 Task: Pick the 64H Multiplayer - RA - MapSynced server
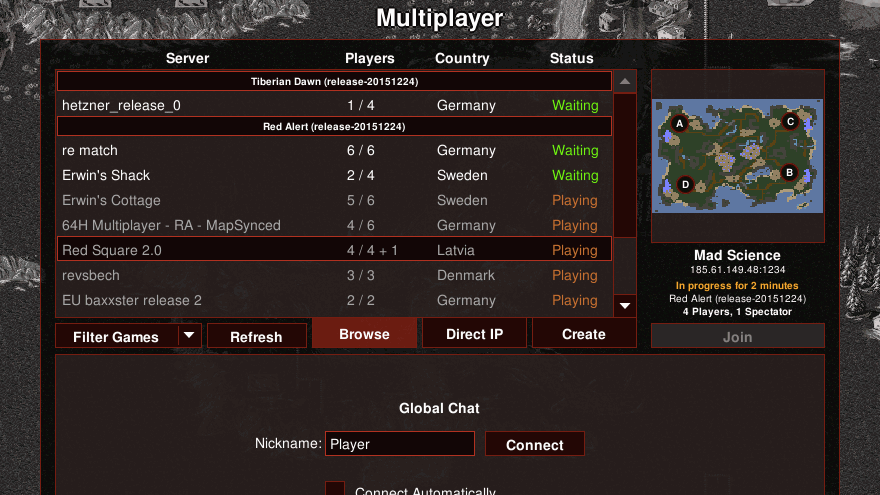(x=333, y=225)
